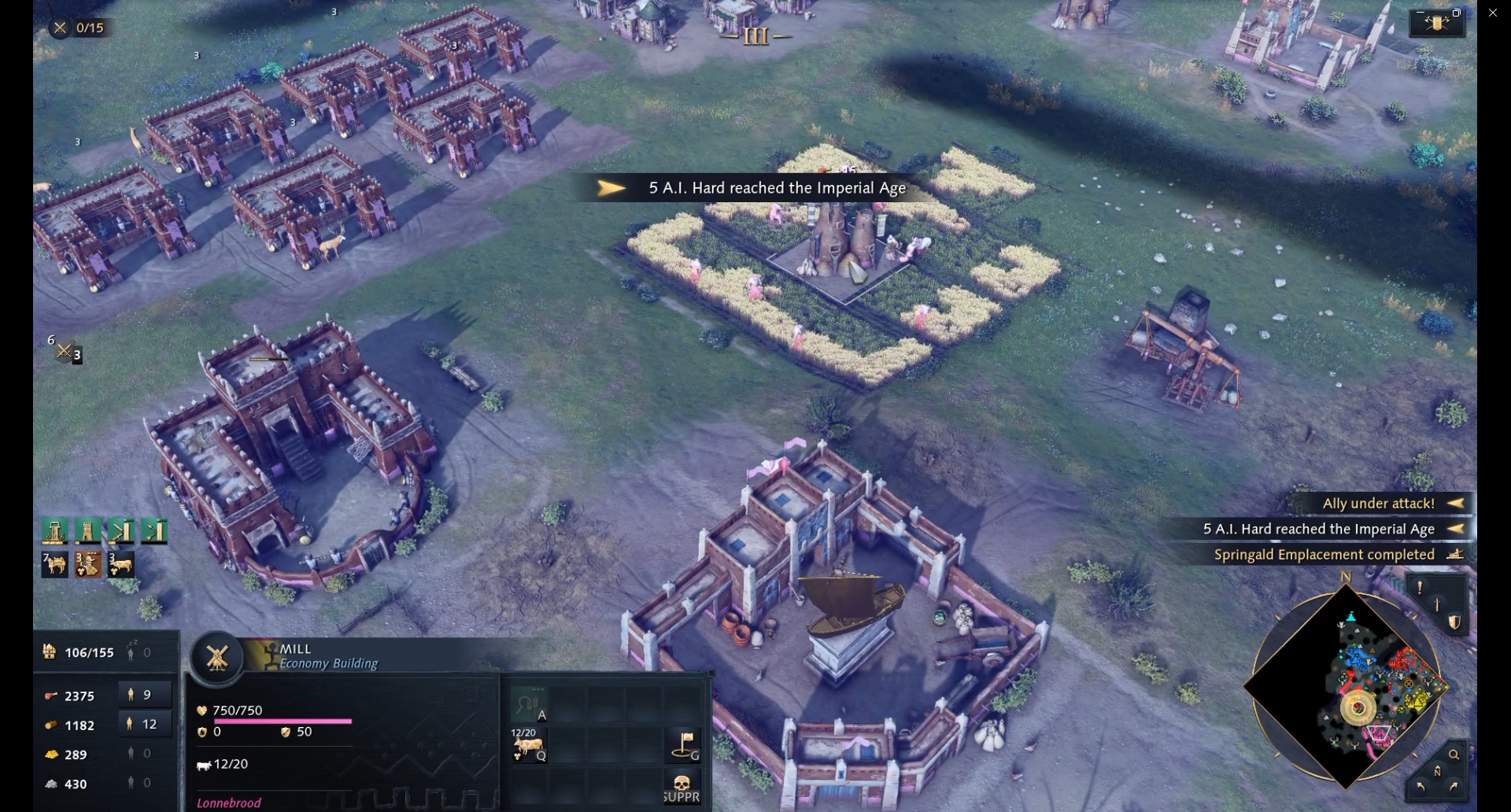Select the shield signal button by the minimap
1511x812 pixels.
1454,622
